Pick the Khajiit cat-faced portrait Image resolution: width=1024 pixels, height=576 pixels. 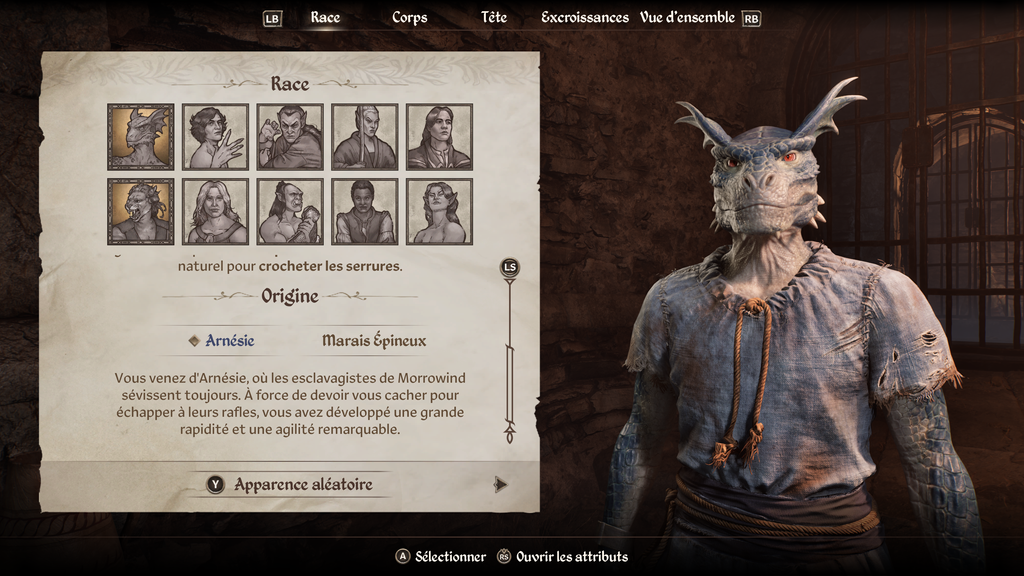pyautogui.click(x=141, y=211)
